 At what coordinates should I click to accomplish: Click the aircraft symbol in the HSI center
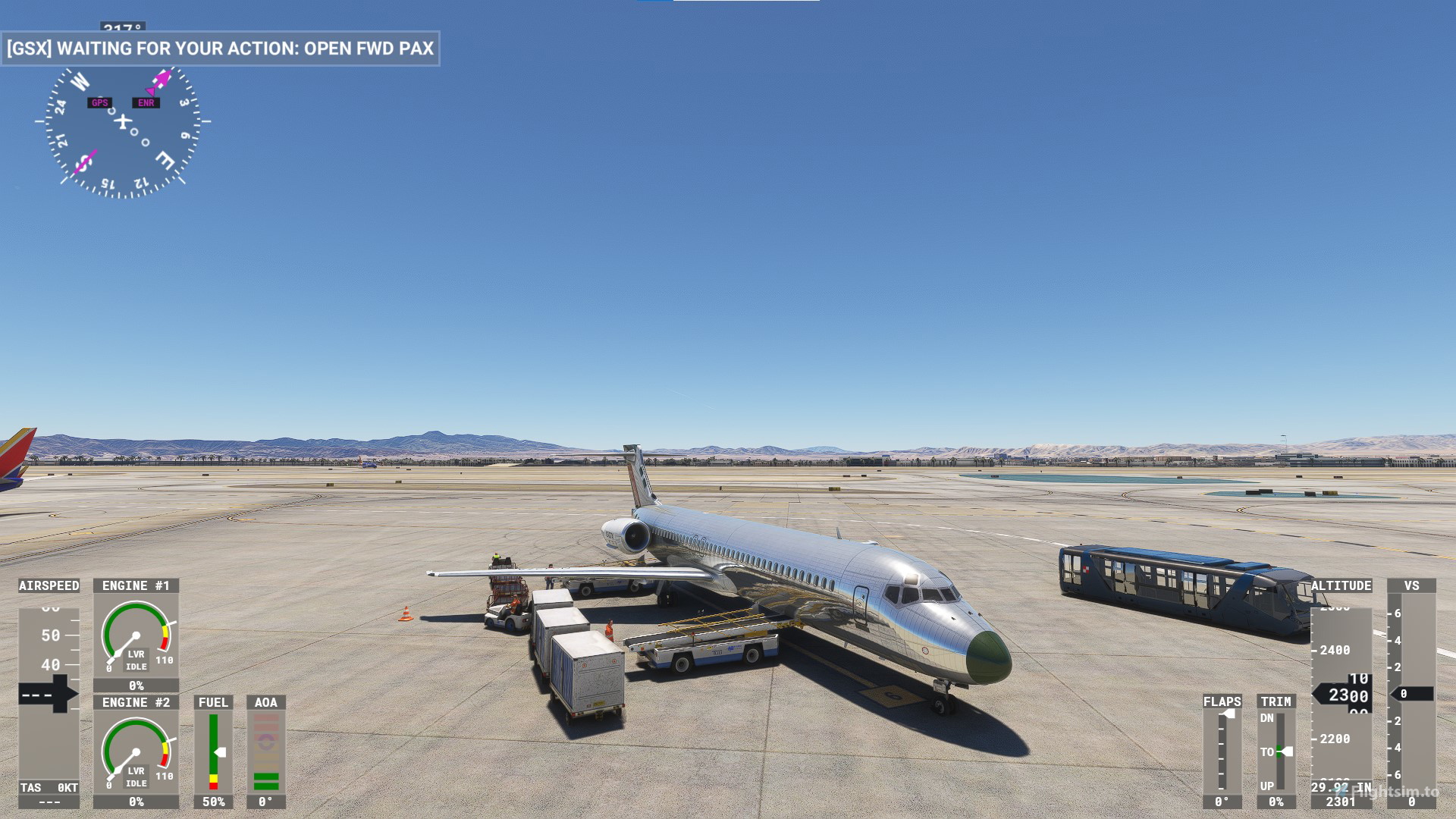click(121, 121)
